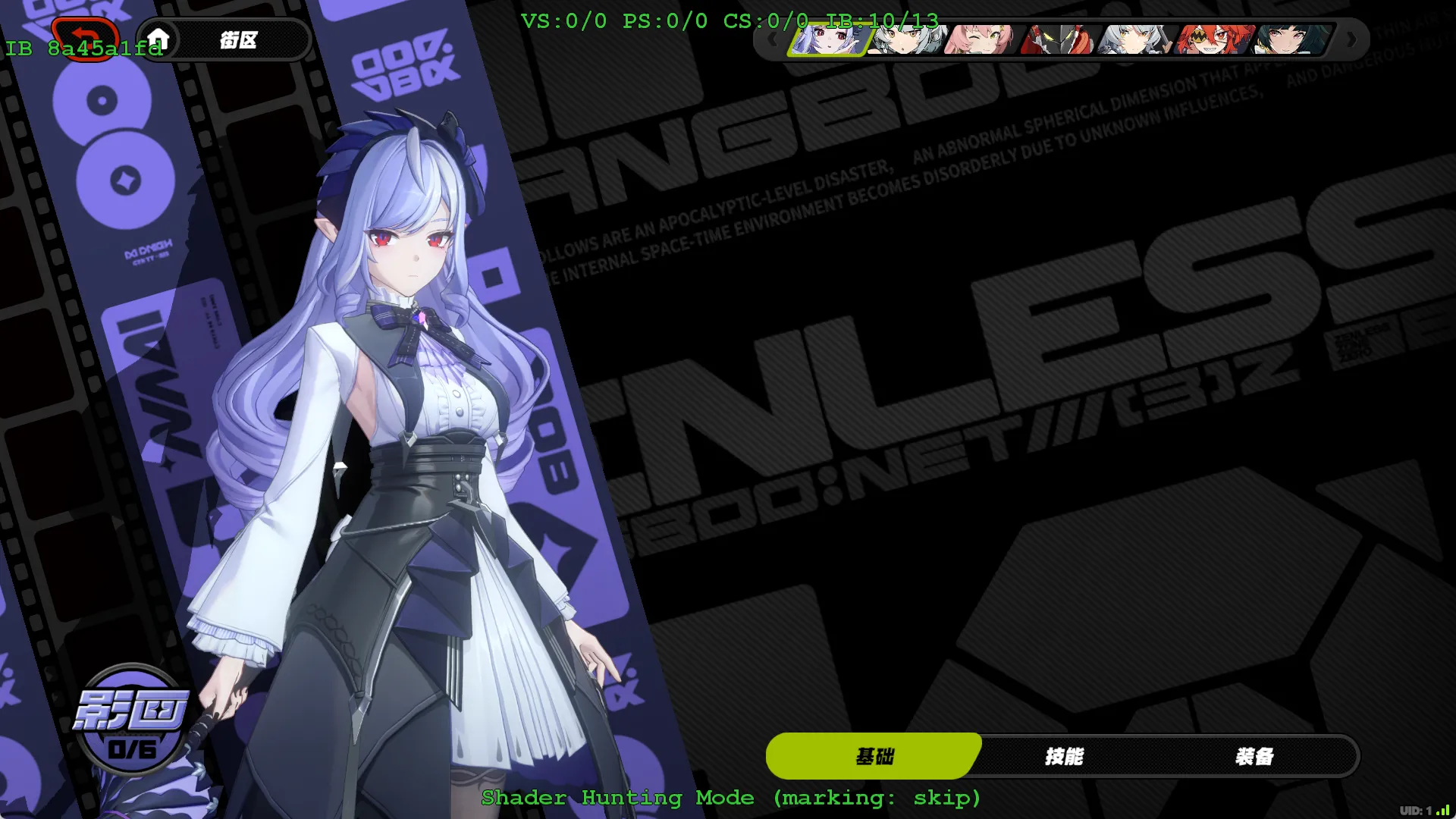Open the 技能 skills tab

(x=1064, y=756)
